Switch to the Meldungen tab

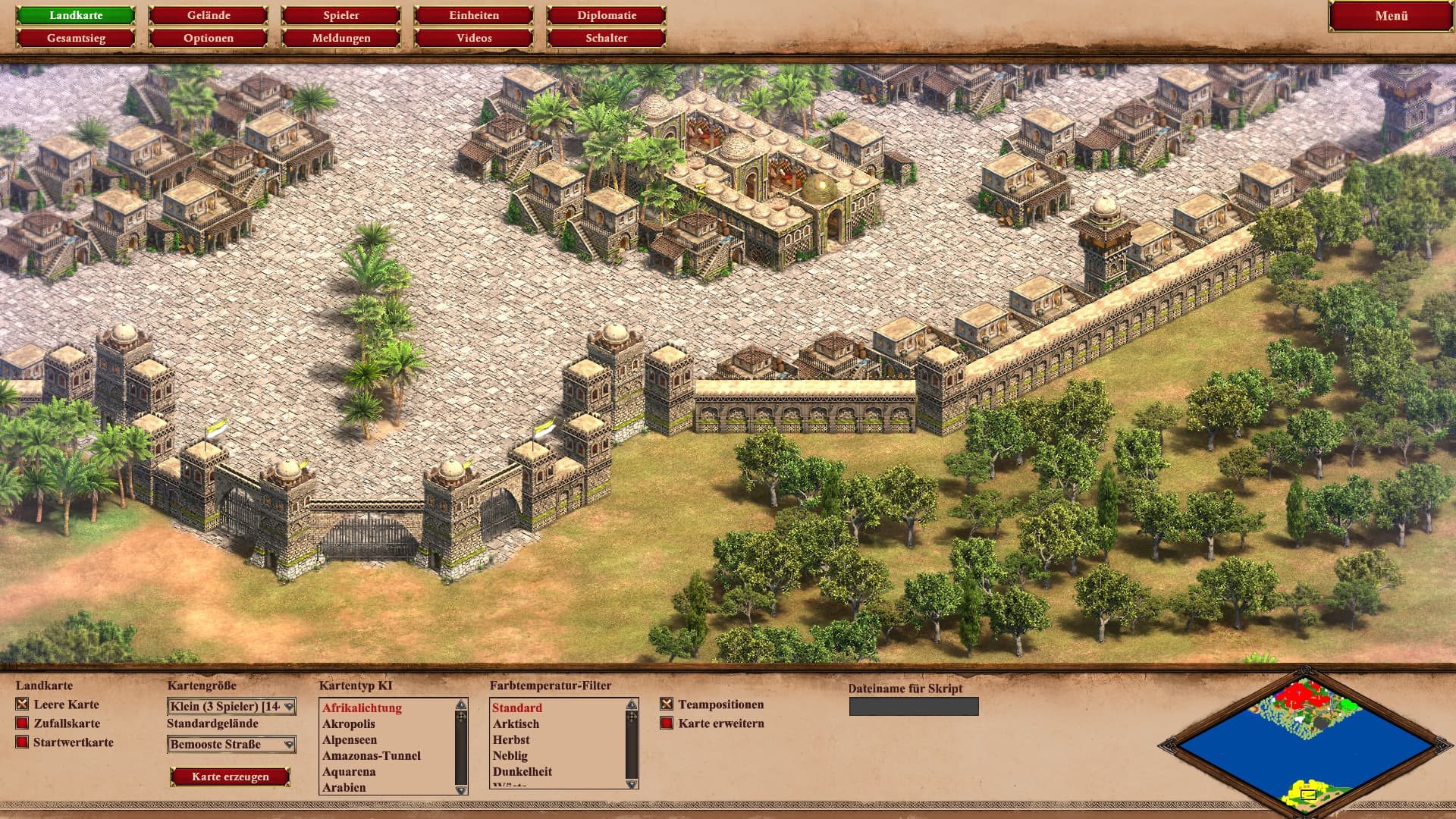click(341, 38)
